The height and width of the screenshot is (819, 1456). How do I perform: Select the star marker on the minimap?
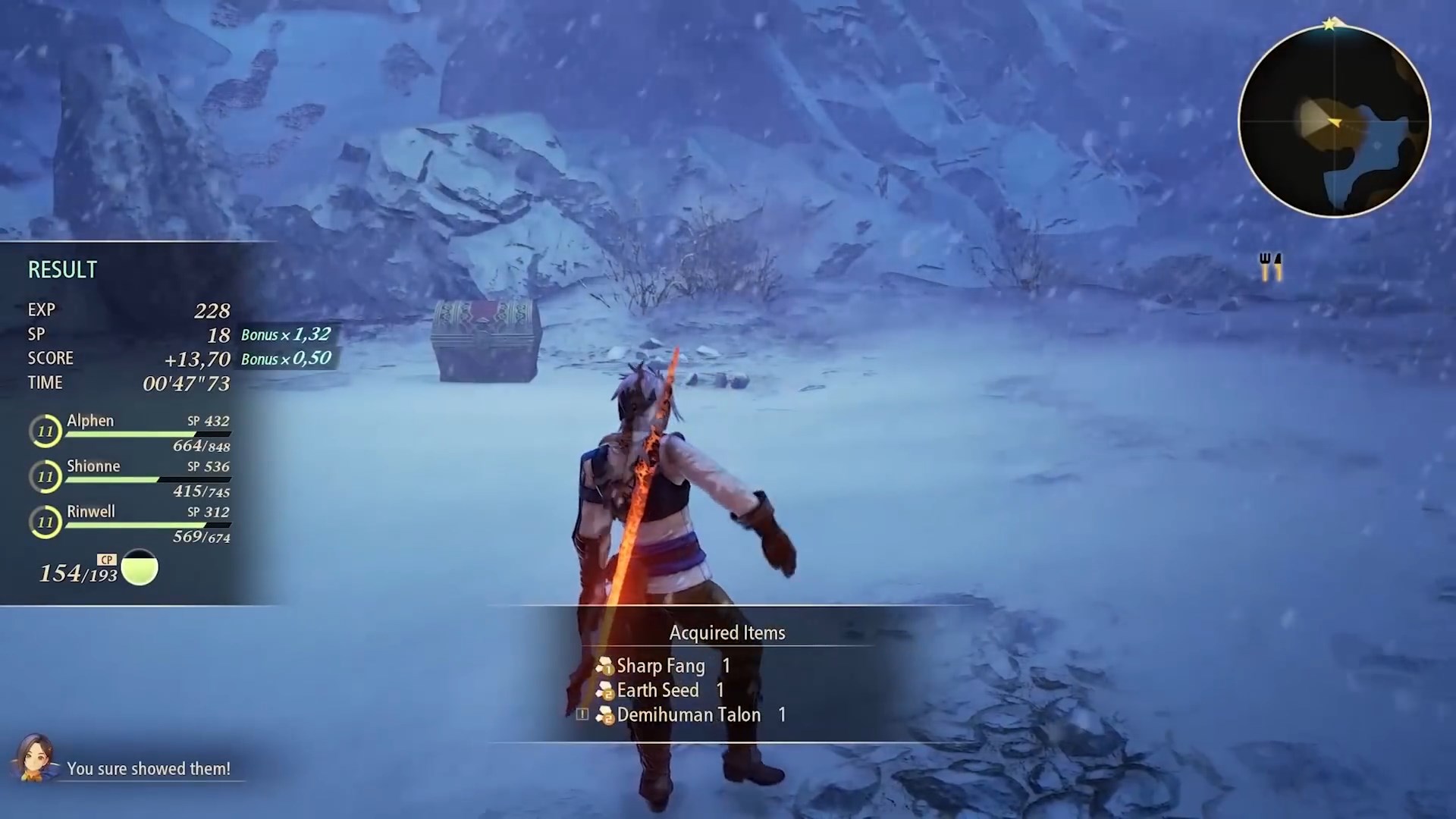coord(1331,24)
